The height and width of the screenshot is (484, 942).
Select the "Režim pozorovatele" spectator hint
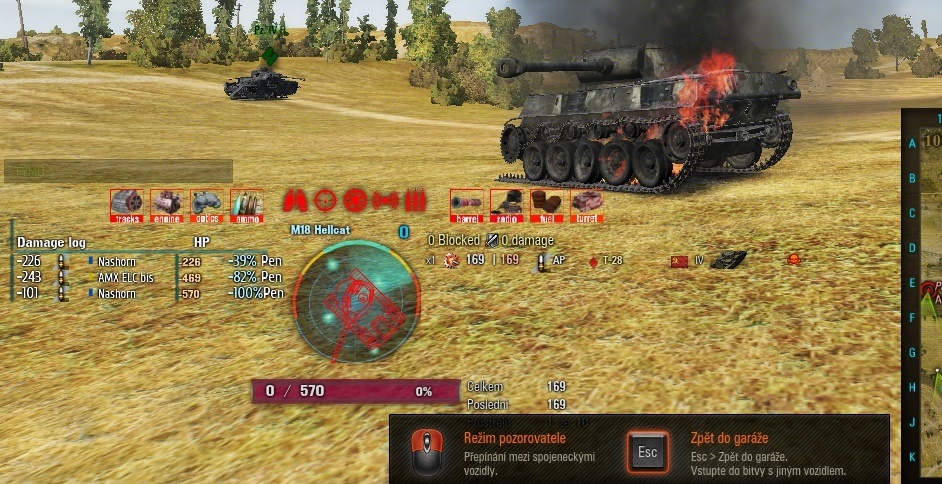click(x=515, y=438)
